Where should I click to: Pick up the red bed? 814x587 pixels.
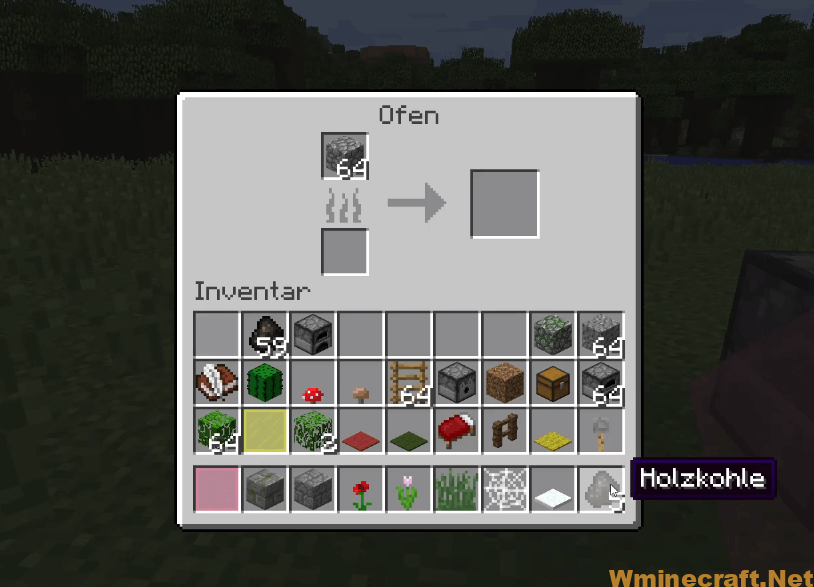(457, 430)
